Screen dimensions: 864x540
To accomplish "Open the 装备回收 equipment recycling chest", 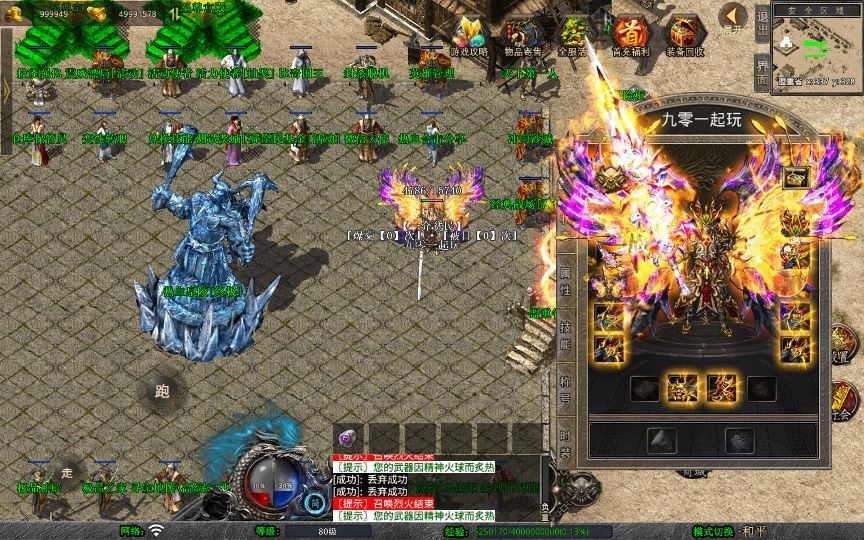I will point(683,37).
